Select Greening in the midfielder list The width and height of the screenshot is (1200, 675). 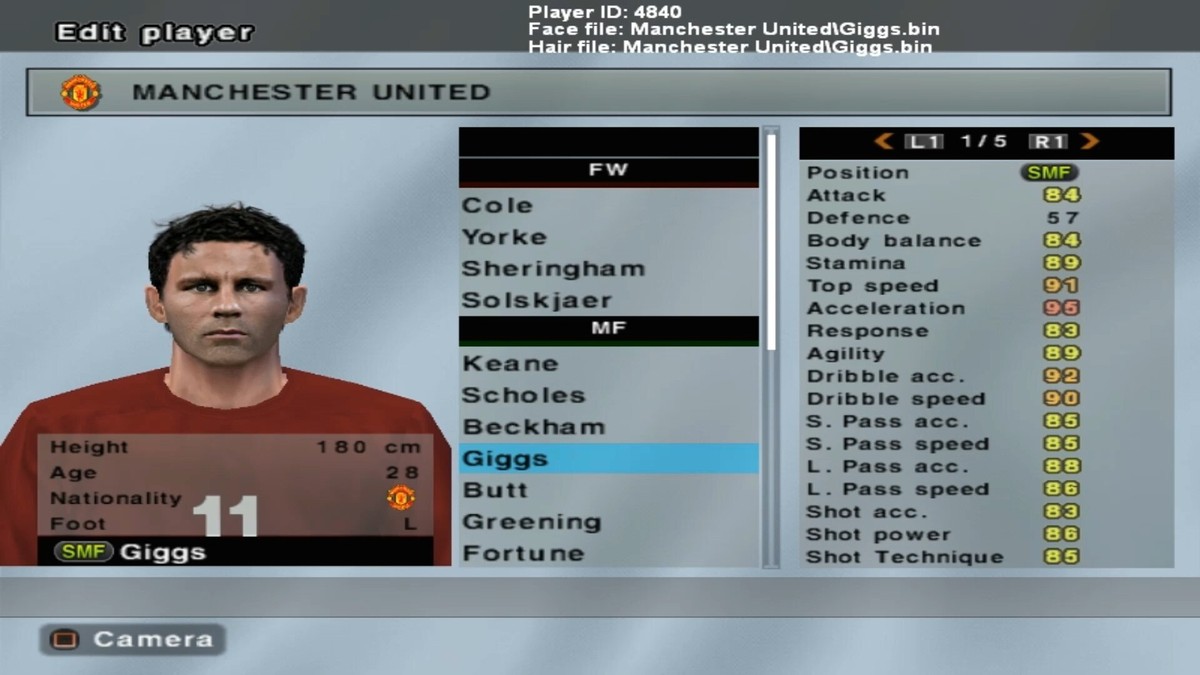pyautogui.click(x=531, y=522)
